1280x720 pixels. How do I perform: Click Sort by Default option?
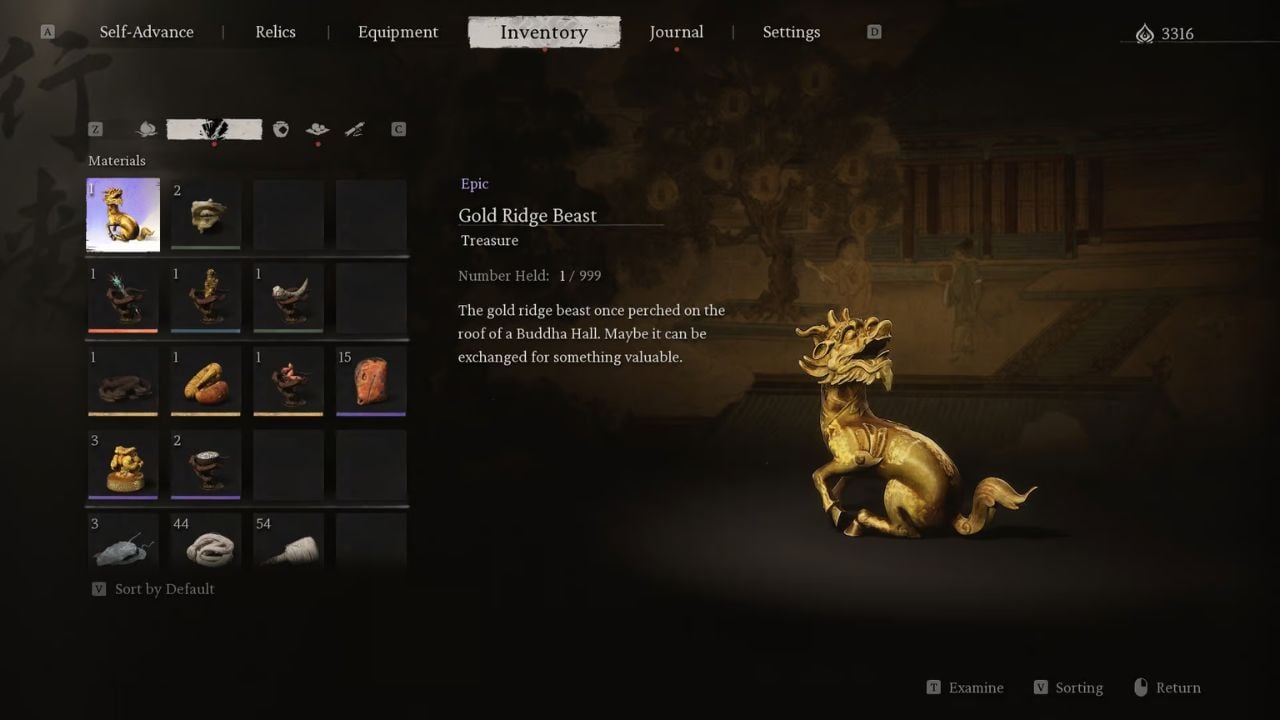tap(155, 588)
